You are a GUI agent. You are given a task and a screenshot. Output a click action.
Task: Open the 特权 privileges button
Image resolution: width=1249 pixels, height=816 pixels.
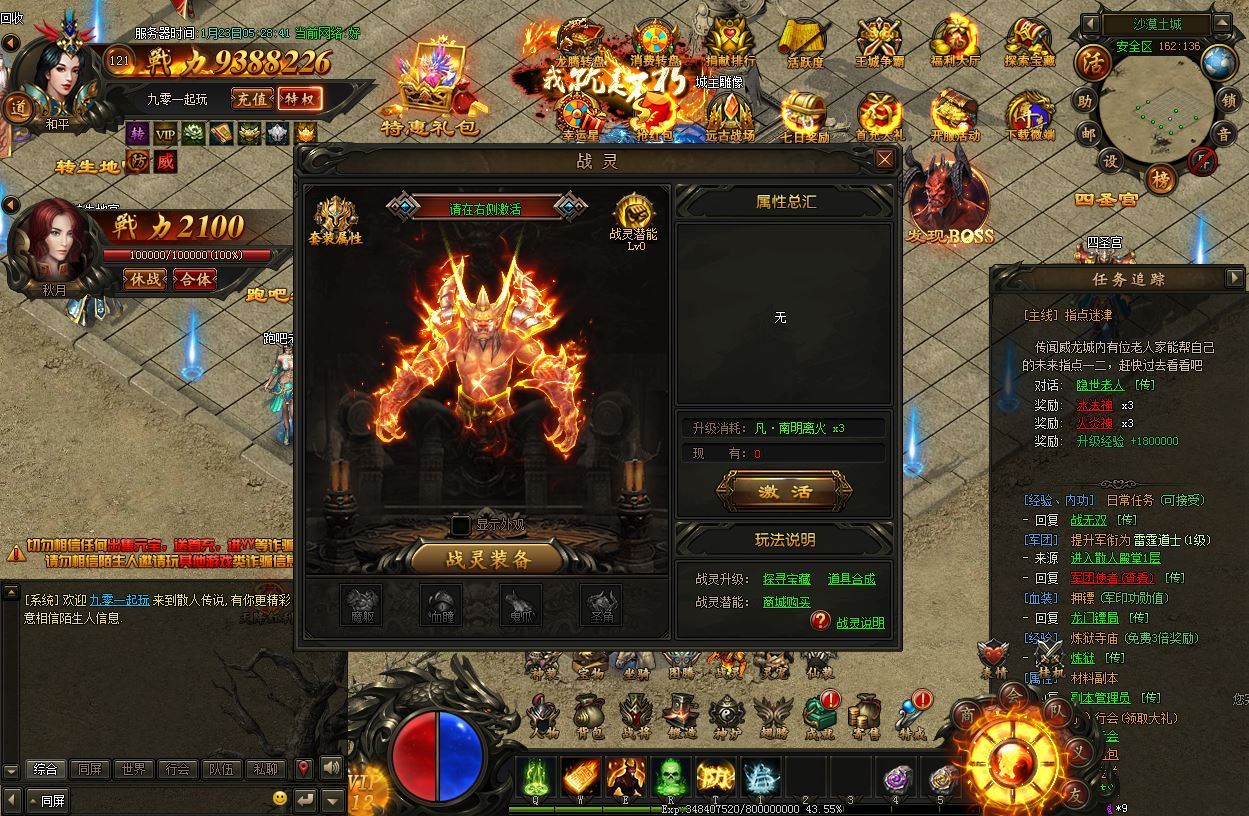tap(298, 98)
